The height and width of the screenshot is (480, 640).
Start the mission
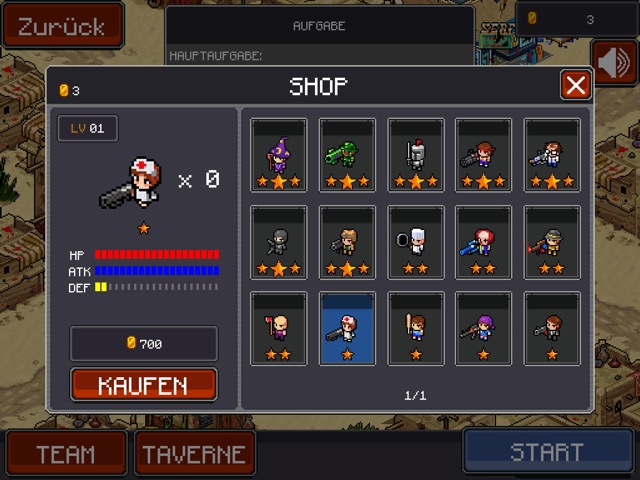pos(546,452)
